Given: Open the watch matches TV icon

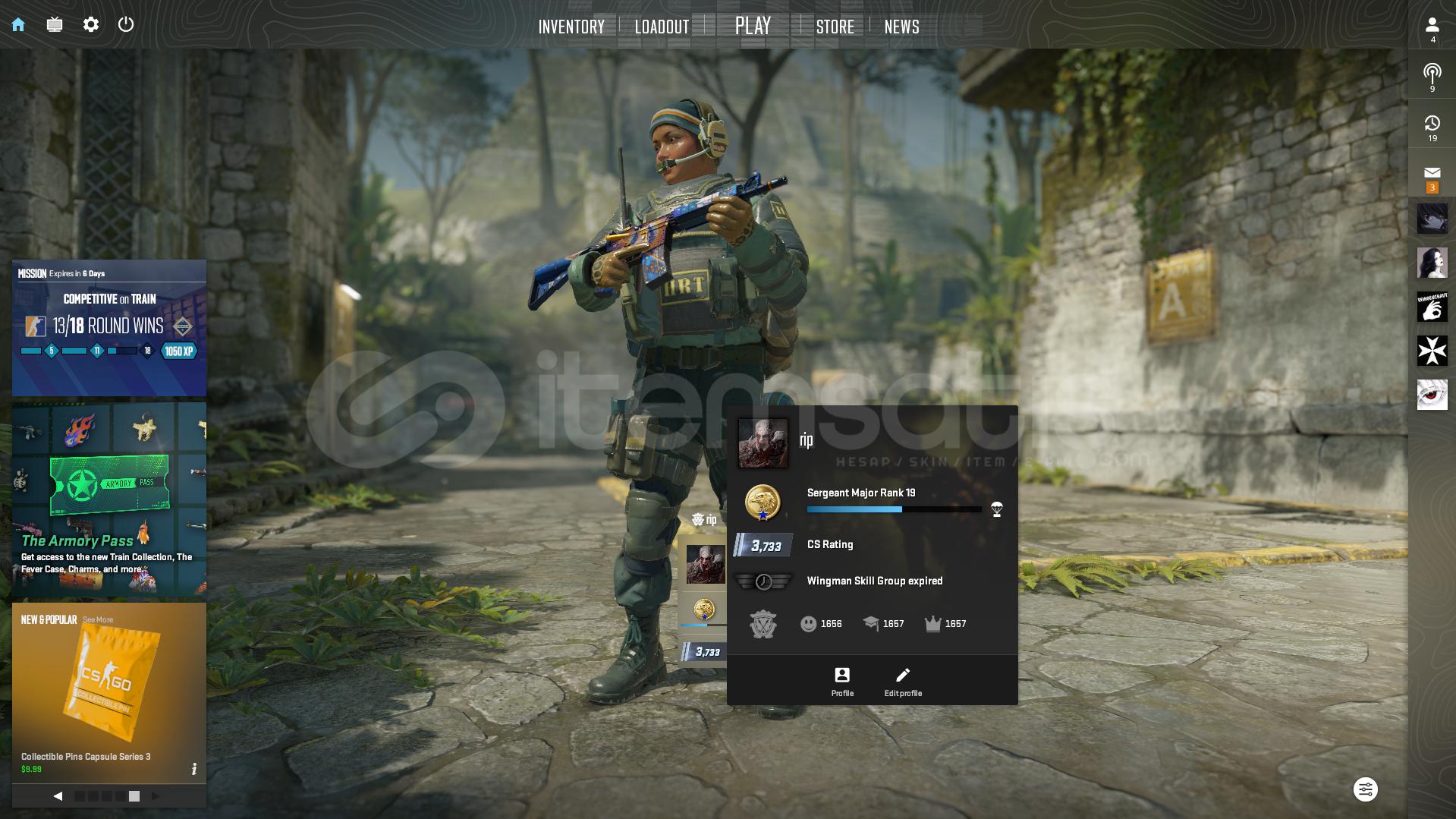Looking at the screenshot, I should click(x=55, y=25).
